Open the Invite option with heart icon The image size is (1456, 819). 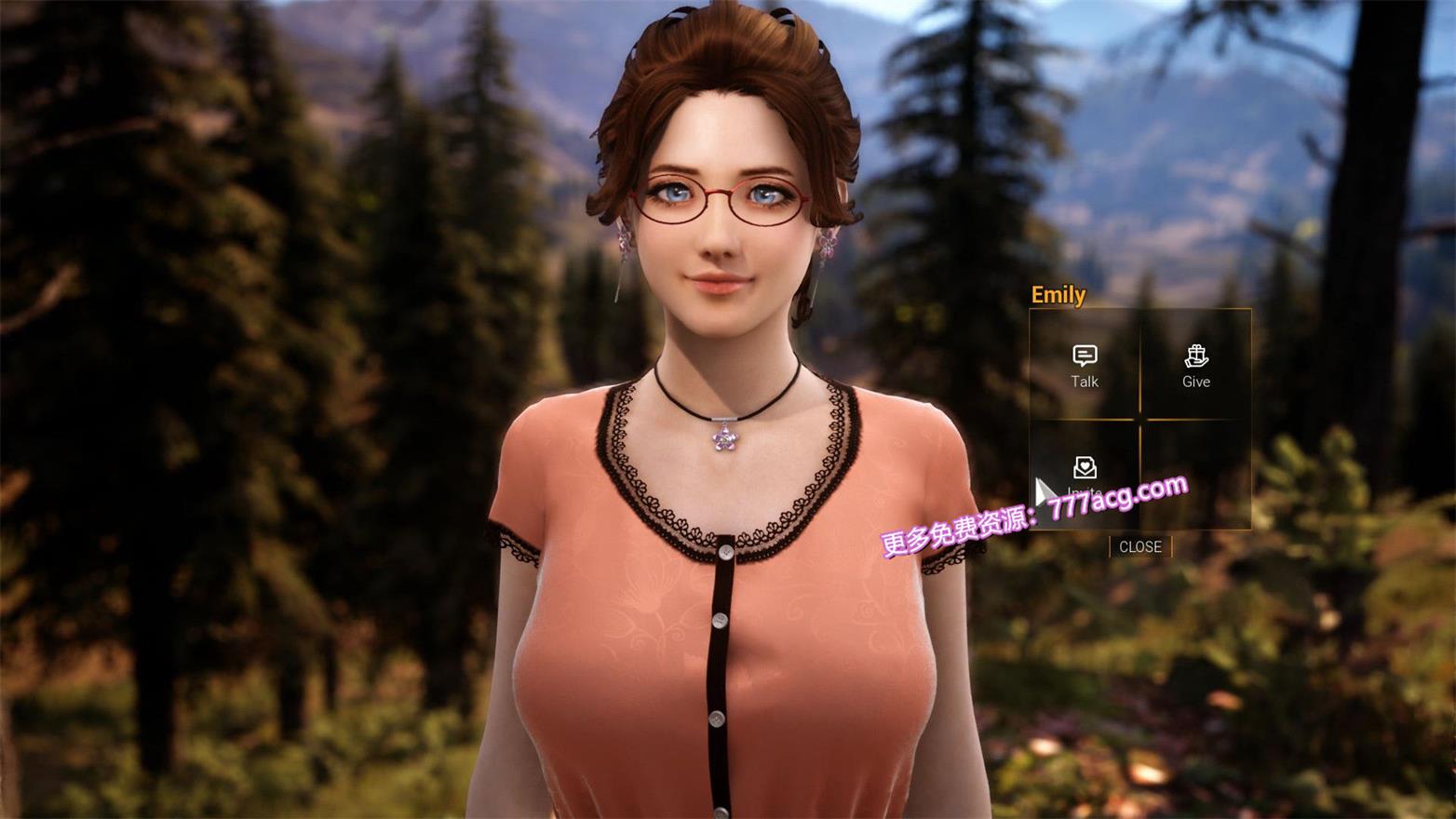[x=1085, y=472]
